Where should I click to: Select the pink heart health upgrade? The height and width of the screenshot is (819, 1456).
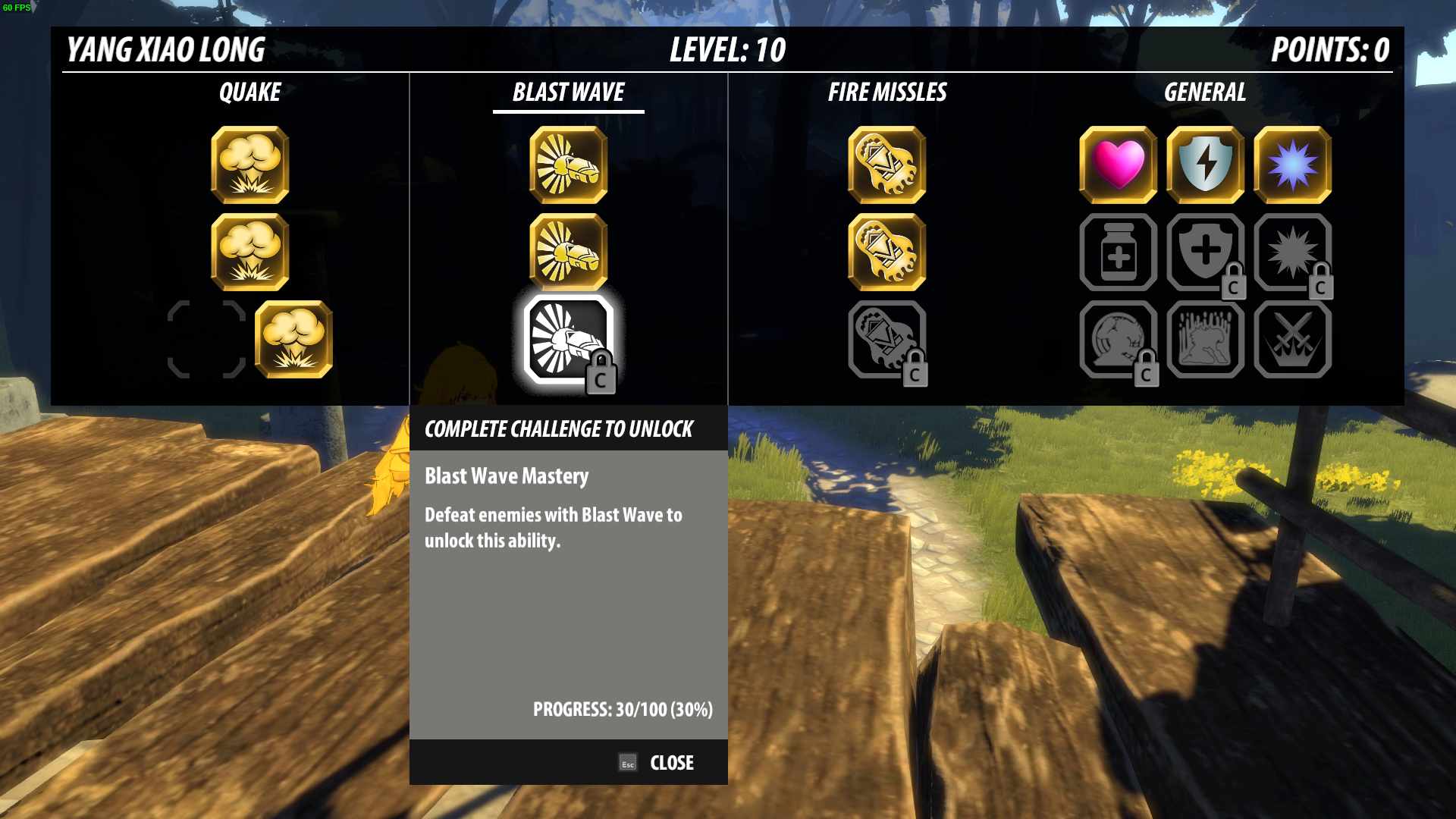[x=1118, y=165]
